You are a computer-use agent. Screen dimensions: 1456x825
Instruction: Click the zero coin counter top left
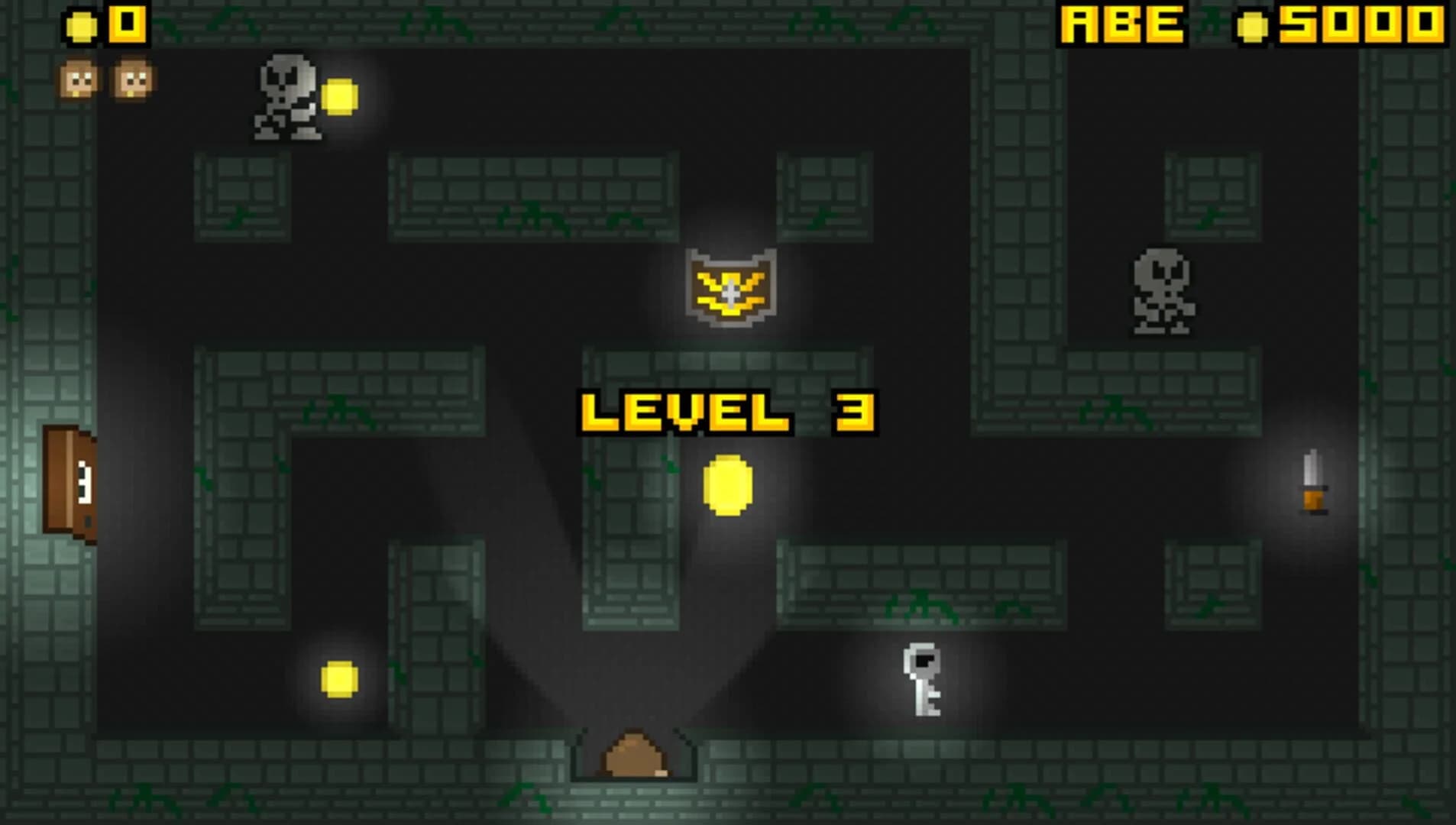point(126,23)
